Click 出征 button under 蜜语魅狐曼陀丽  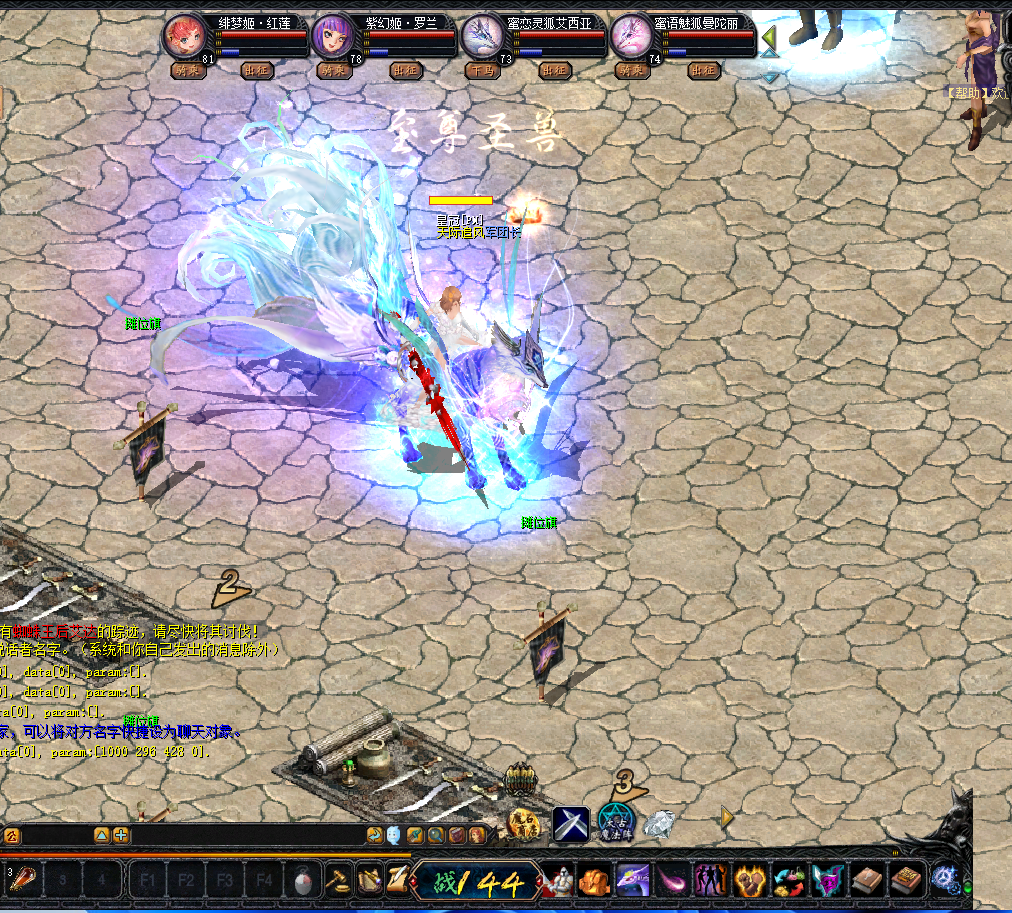coord(703,71)
